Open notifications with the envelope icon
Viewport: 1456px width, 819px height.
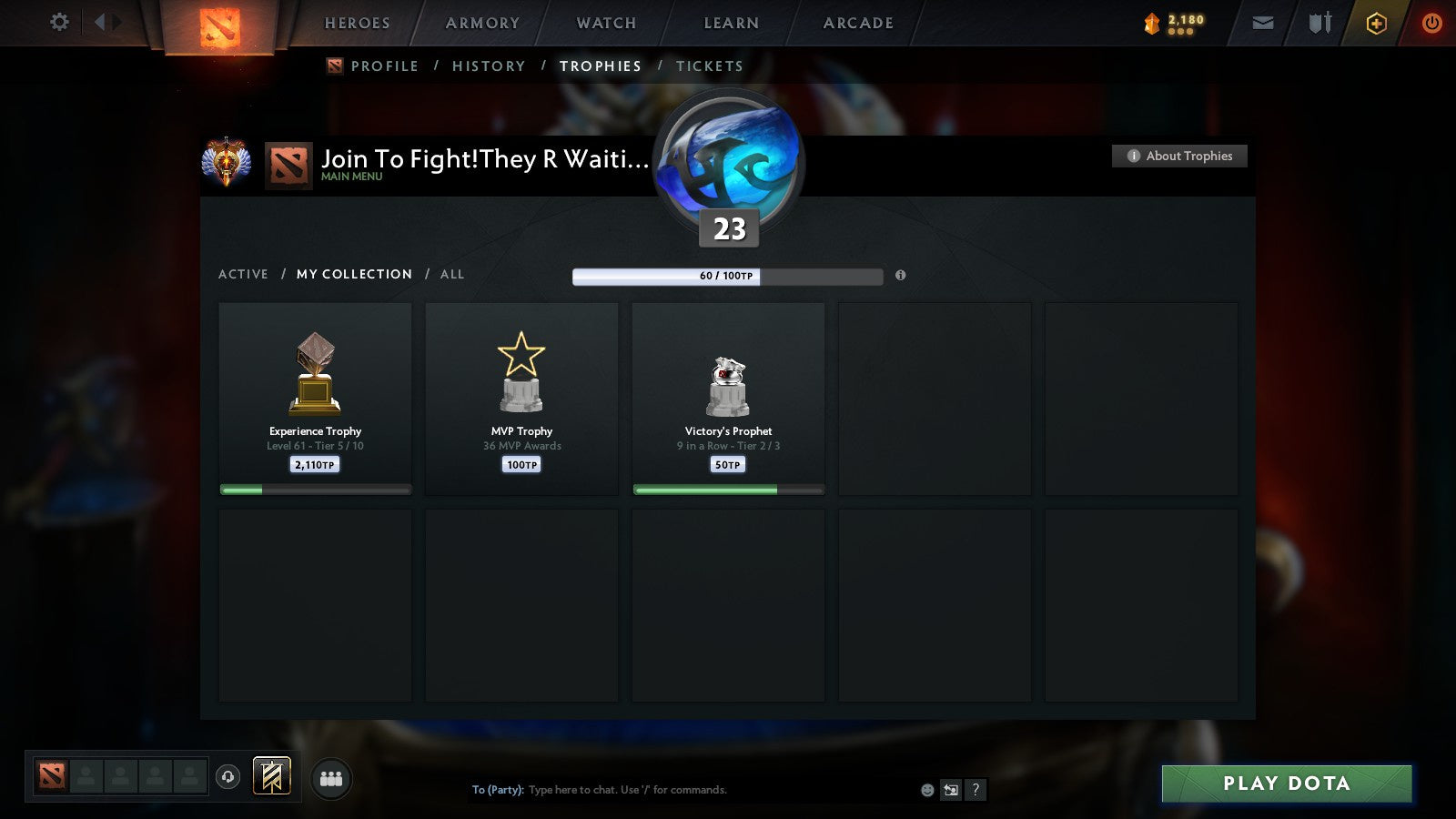click(x=1262, y=23)
